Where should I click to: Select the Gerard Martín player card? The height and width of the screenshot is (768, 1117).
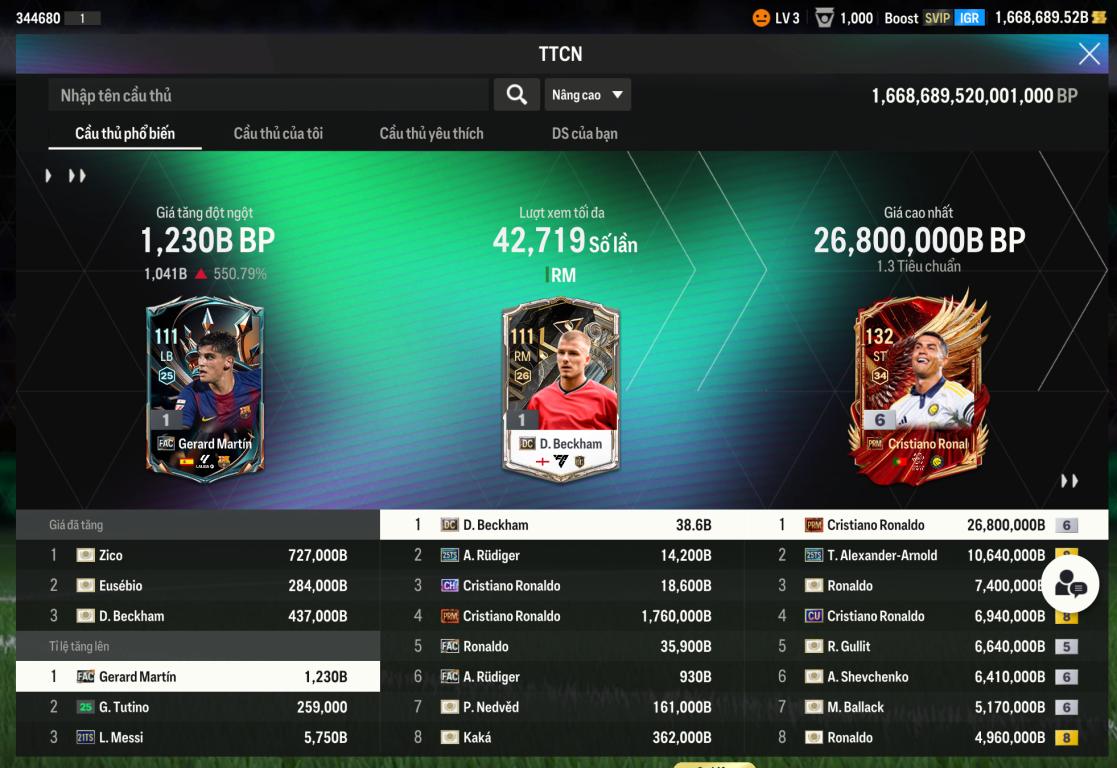(205, 387)
